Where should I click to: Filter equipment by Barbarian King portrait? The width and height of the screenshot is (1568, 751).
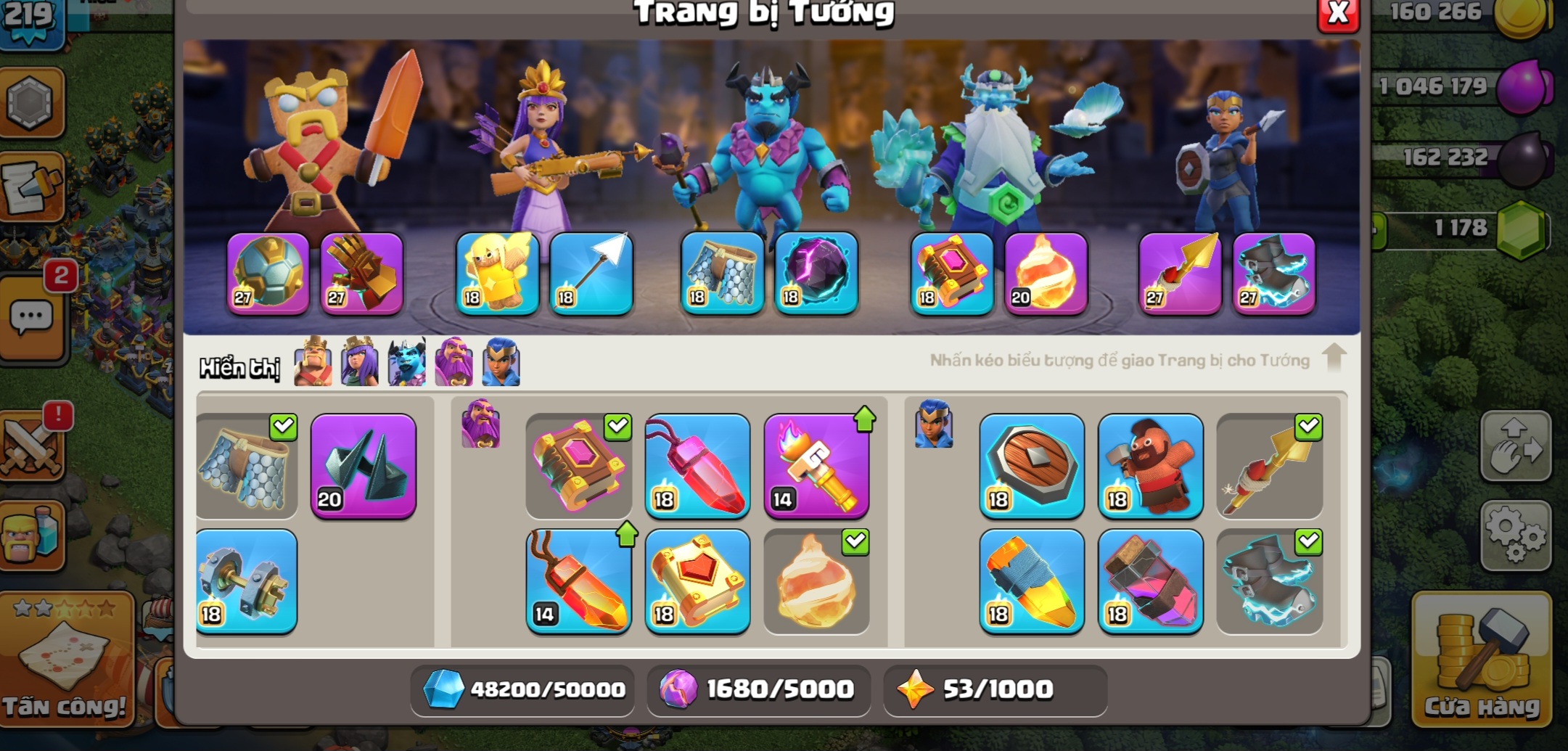click(x=313, y=362)
